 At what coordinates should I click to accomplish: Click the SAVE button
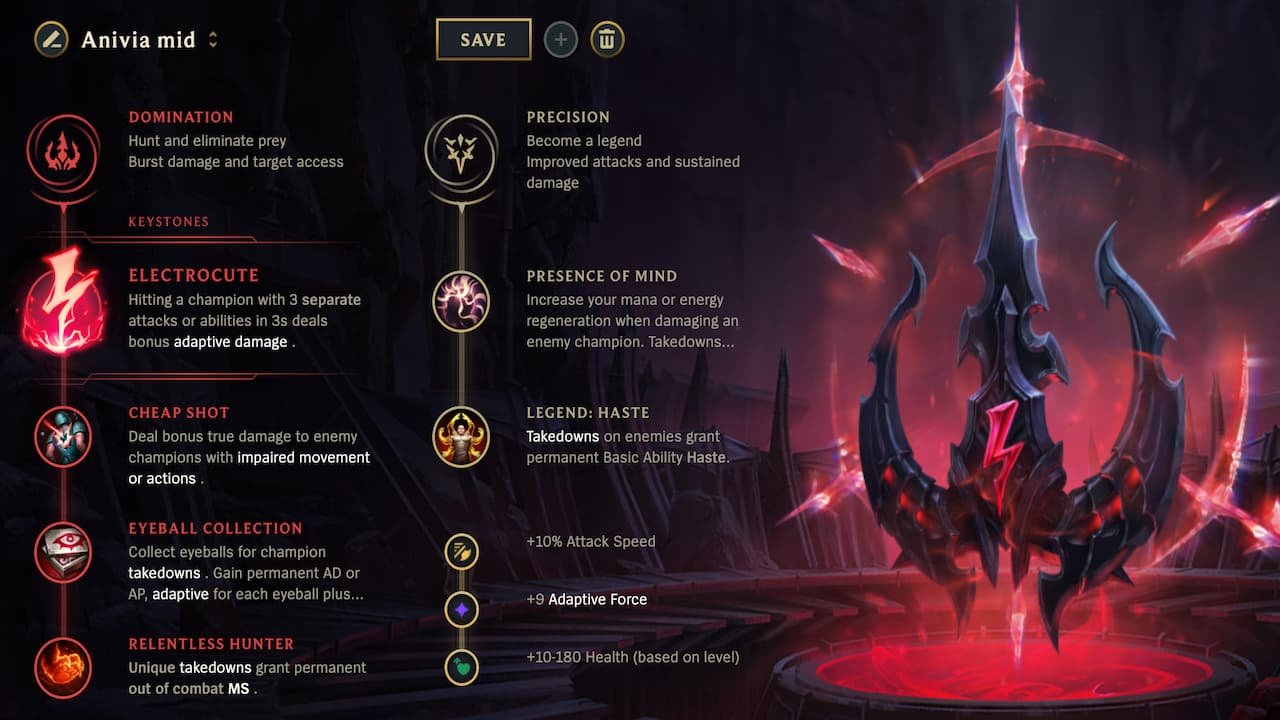coord(483,39)
